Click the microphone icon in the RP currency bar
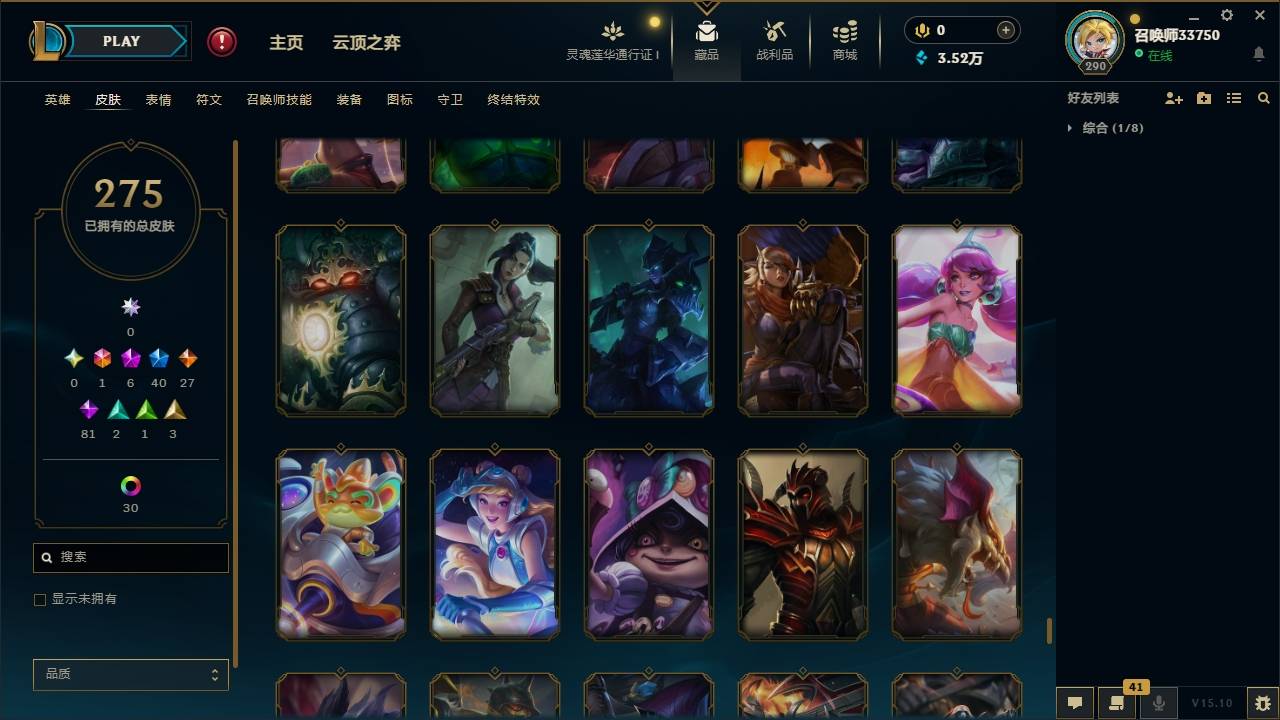 pos(921,30)
